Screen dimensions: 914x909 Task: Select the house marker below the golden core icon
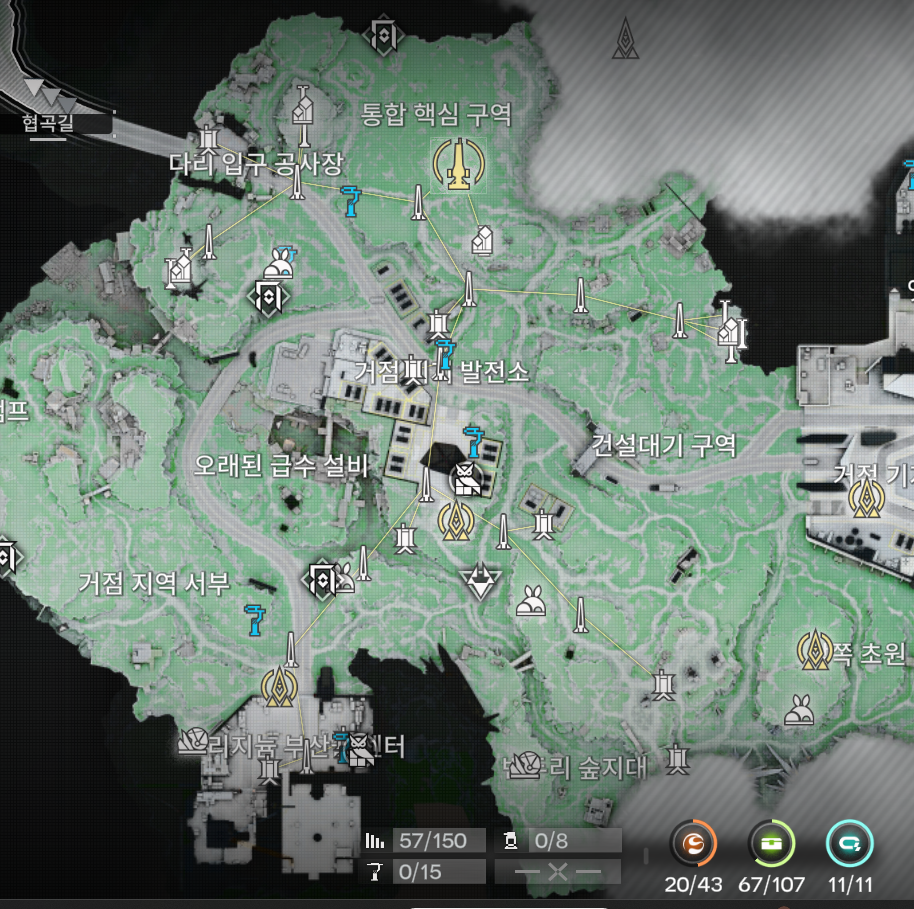pyautogui.click(x=482, y=240)
